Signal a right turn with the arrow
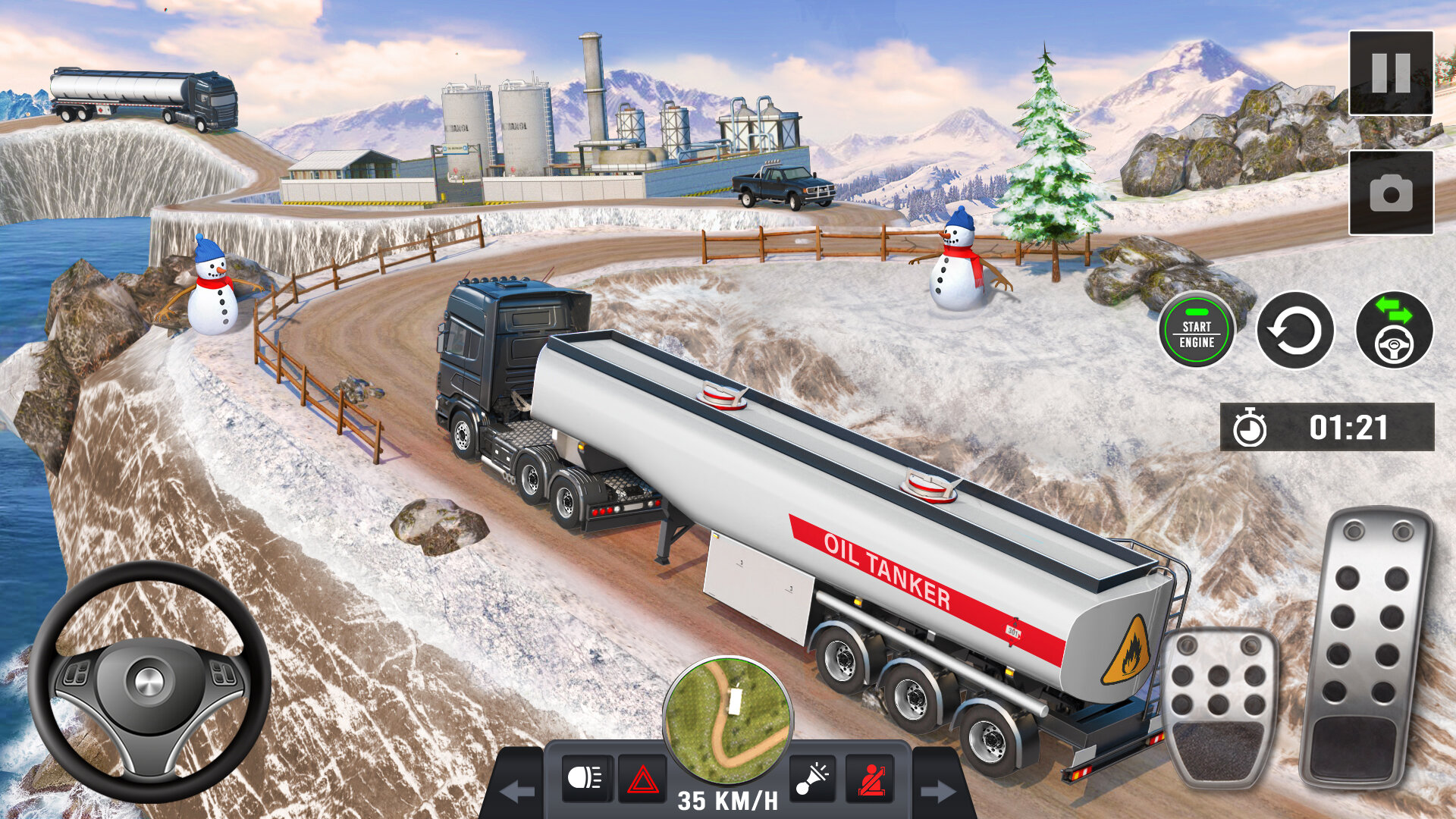 pos(938,792)
